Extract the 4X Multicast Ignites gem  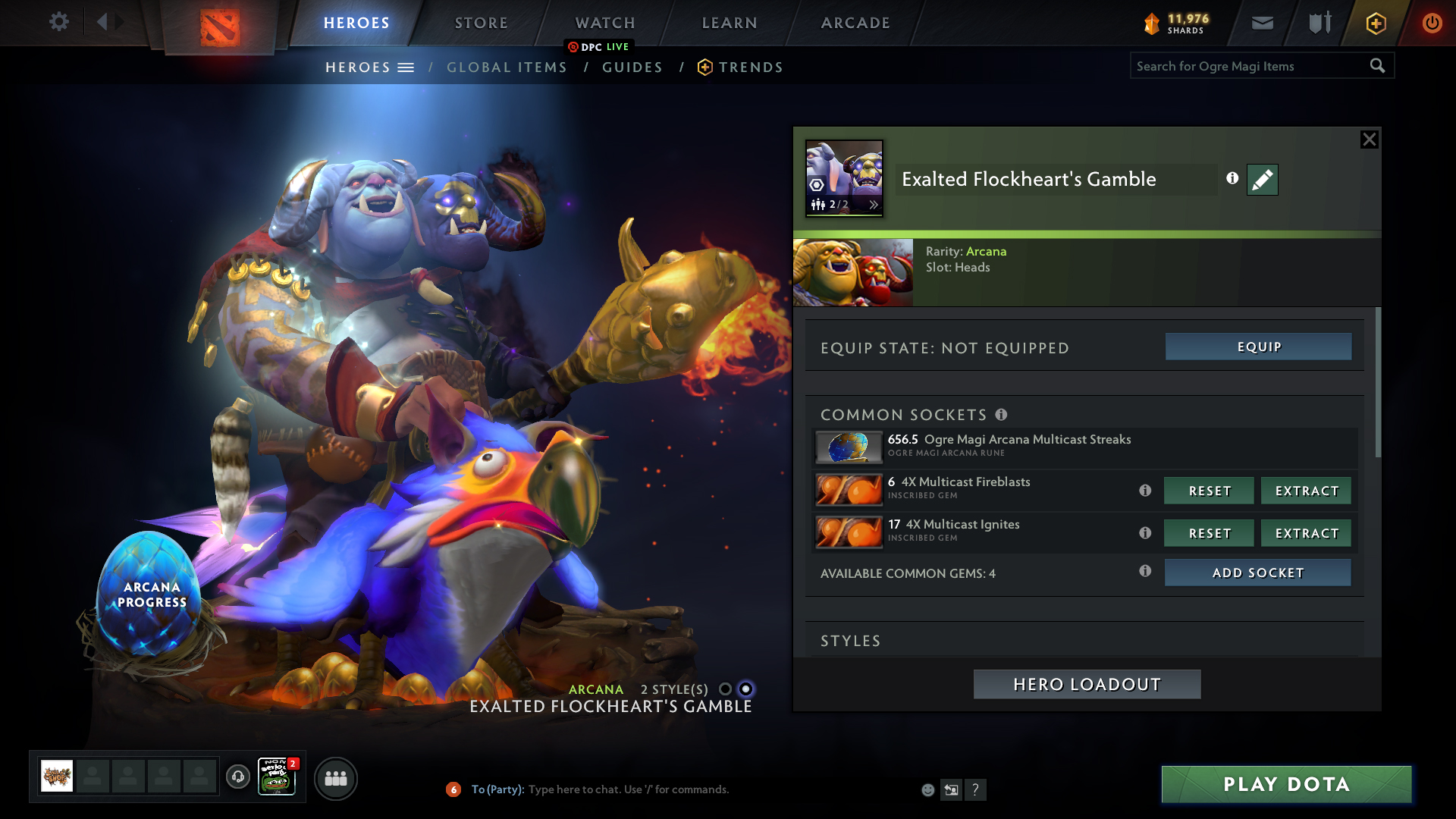point(1306,533)
